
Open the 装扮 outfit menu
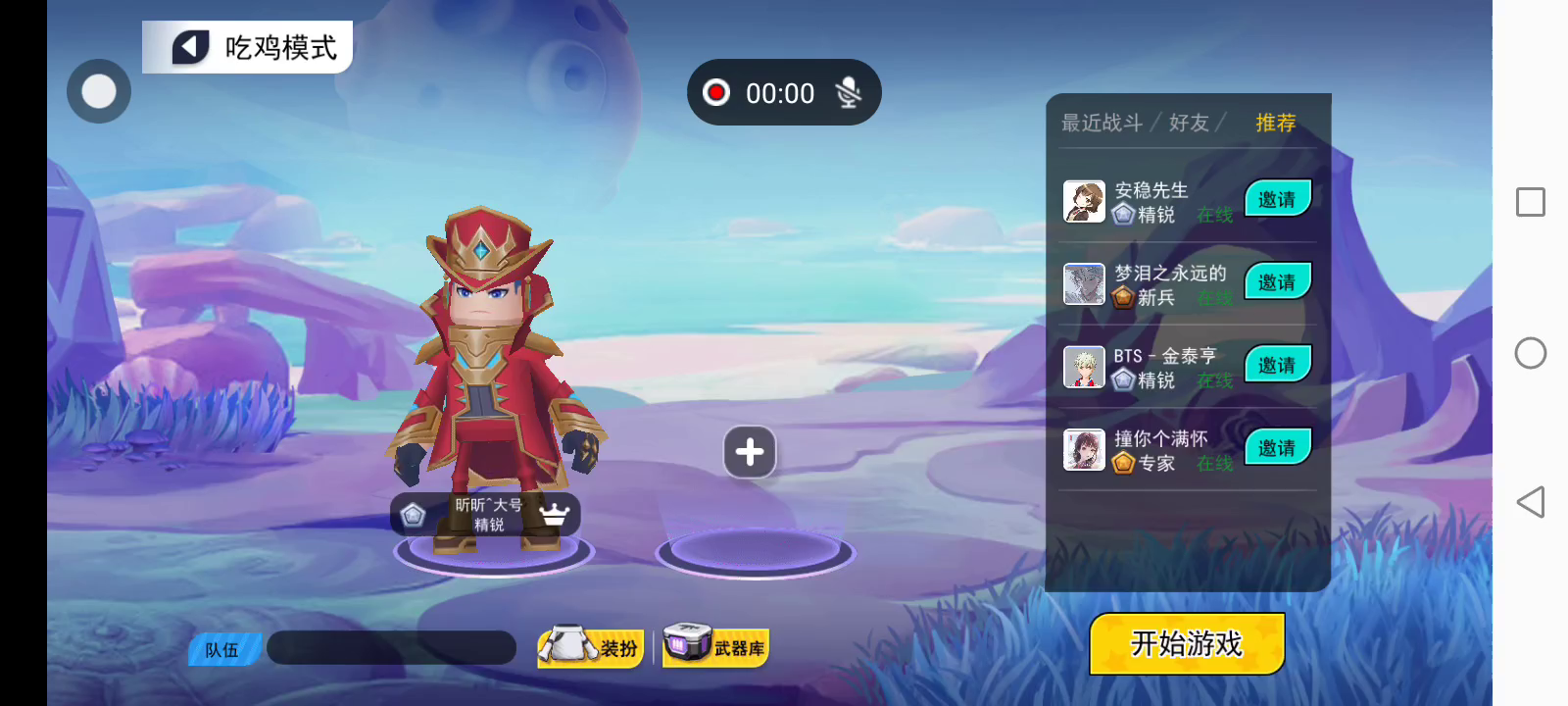(591, 647)
